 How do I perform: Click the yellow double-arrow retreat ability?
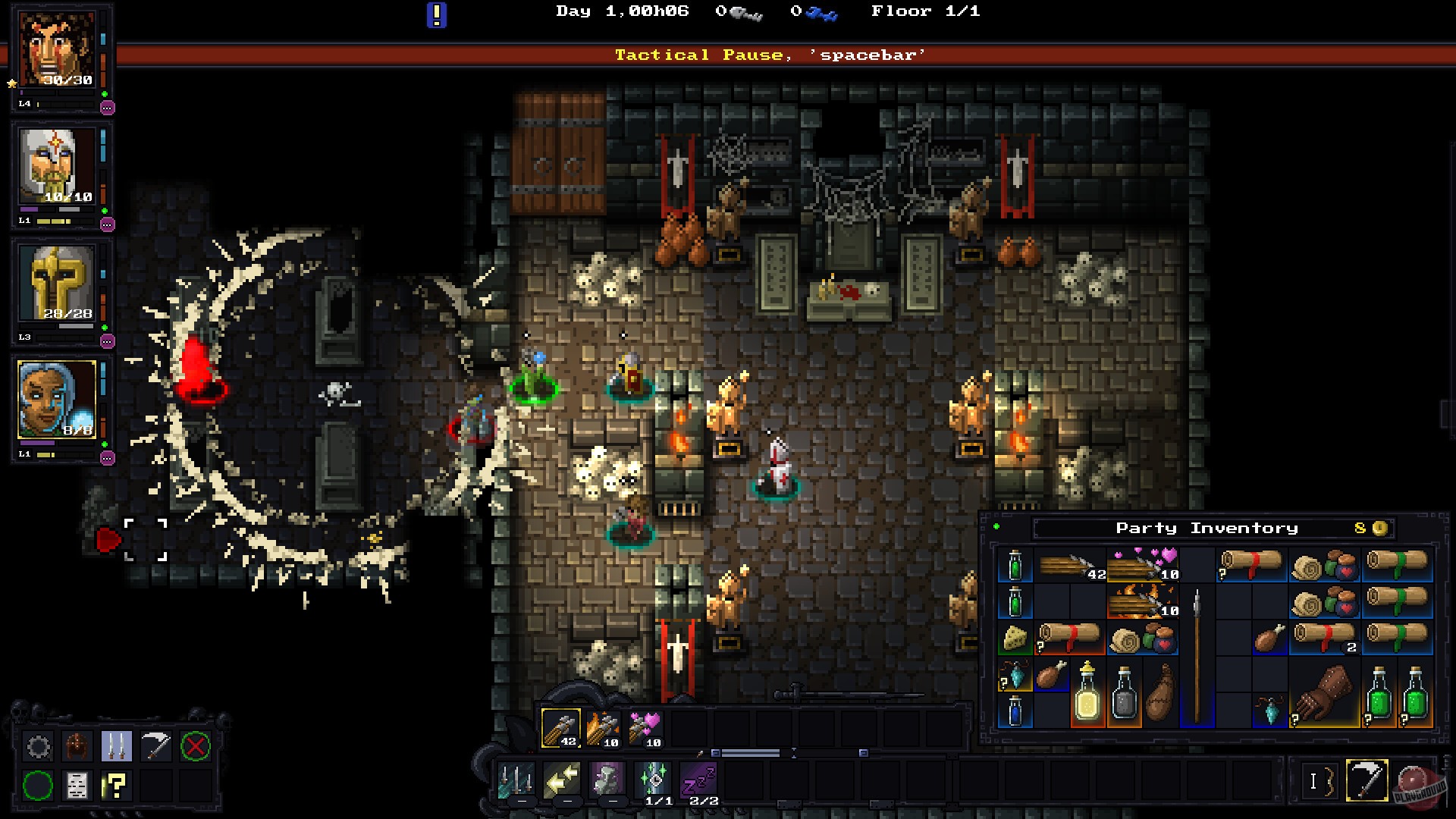pyautogui.click(x=563, y=780)
